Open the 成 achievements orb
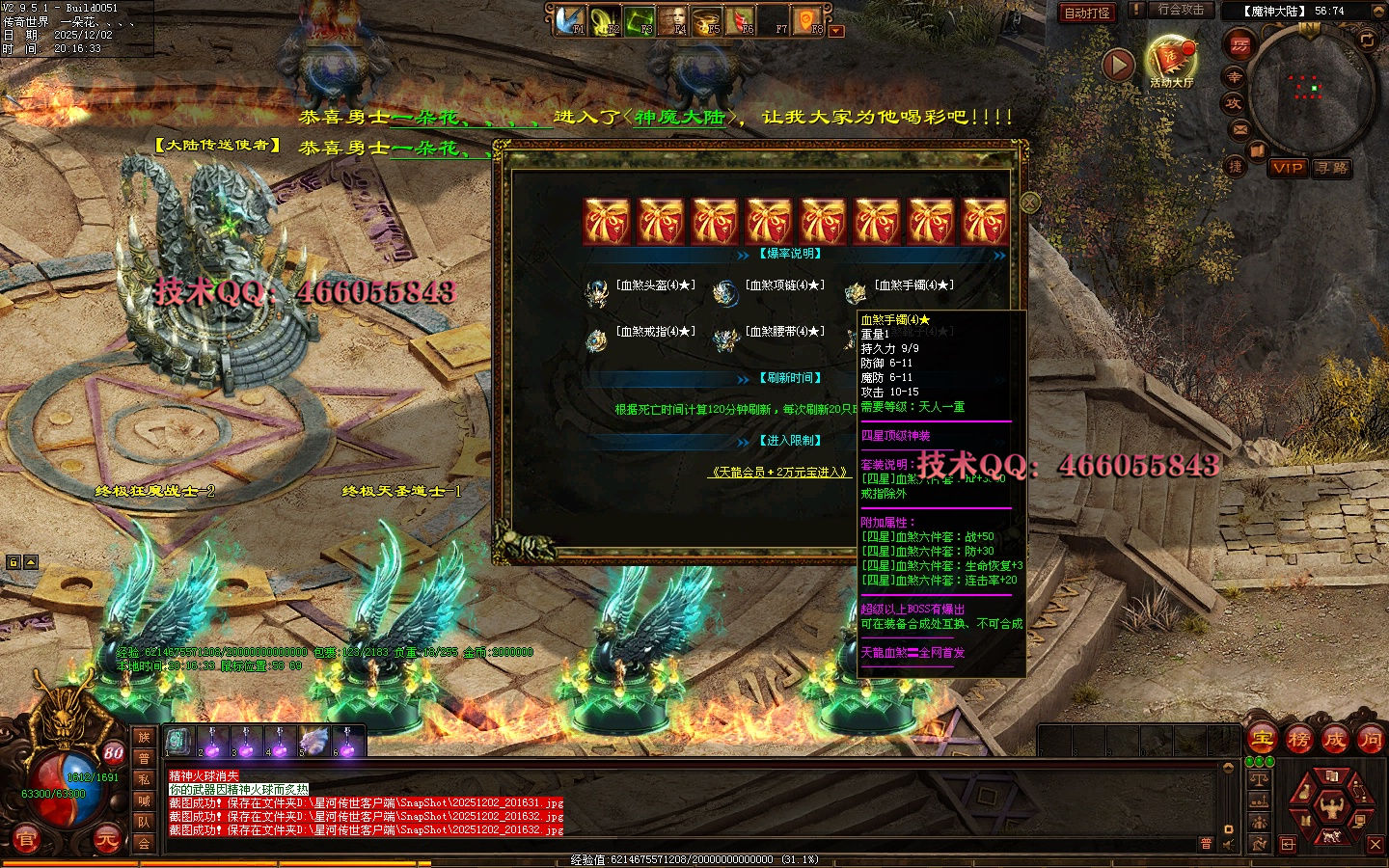The width and height of the screenshot is (1389, 868). [x=1334, y=740]
